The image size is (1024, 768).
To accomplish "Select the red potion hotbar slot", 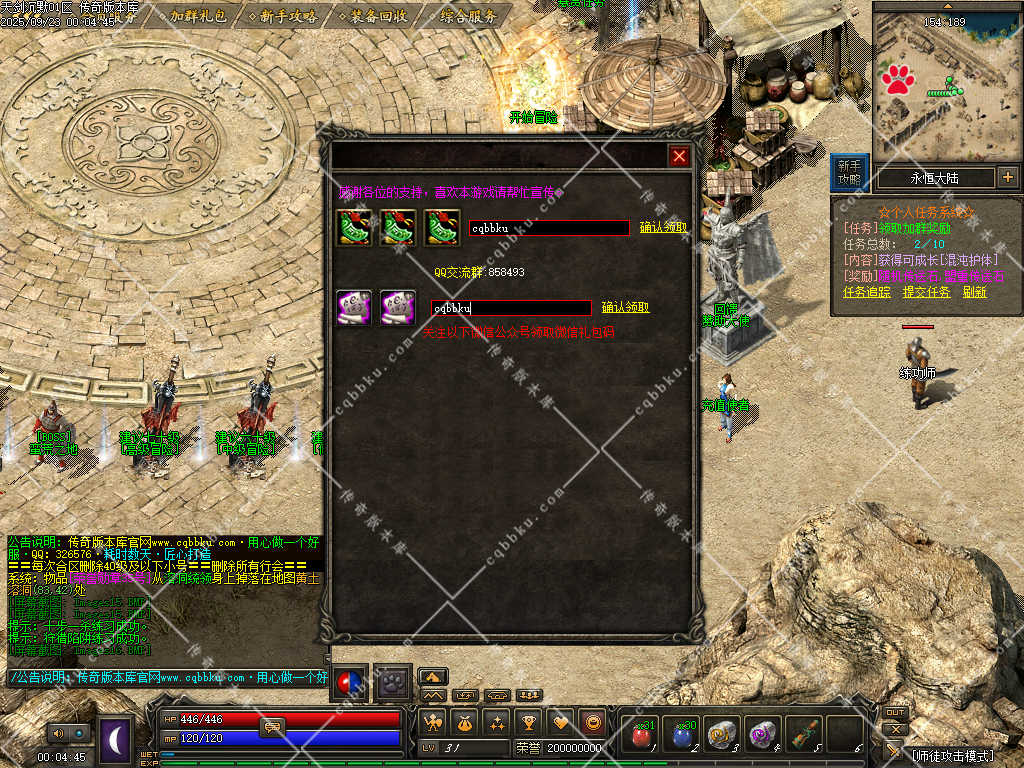I will click(x=642, y=736).
